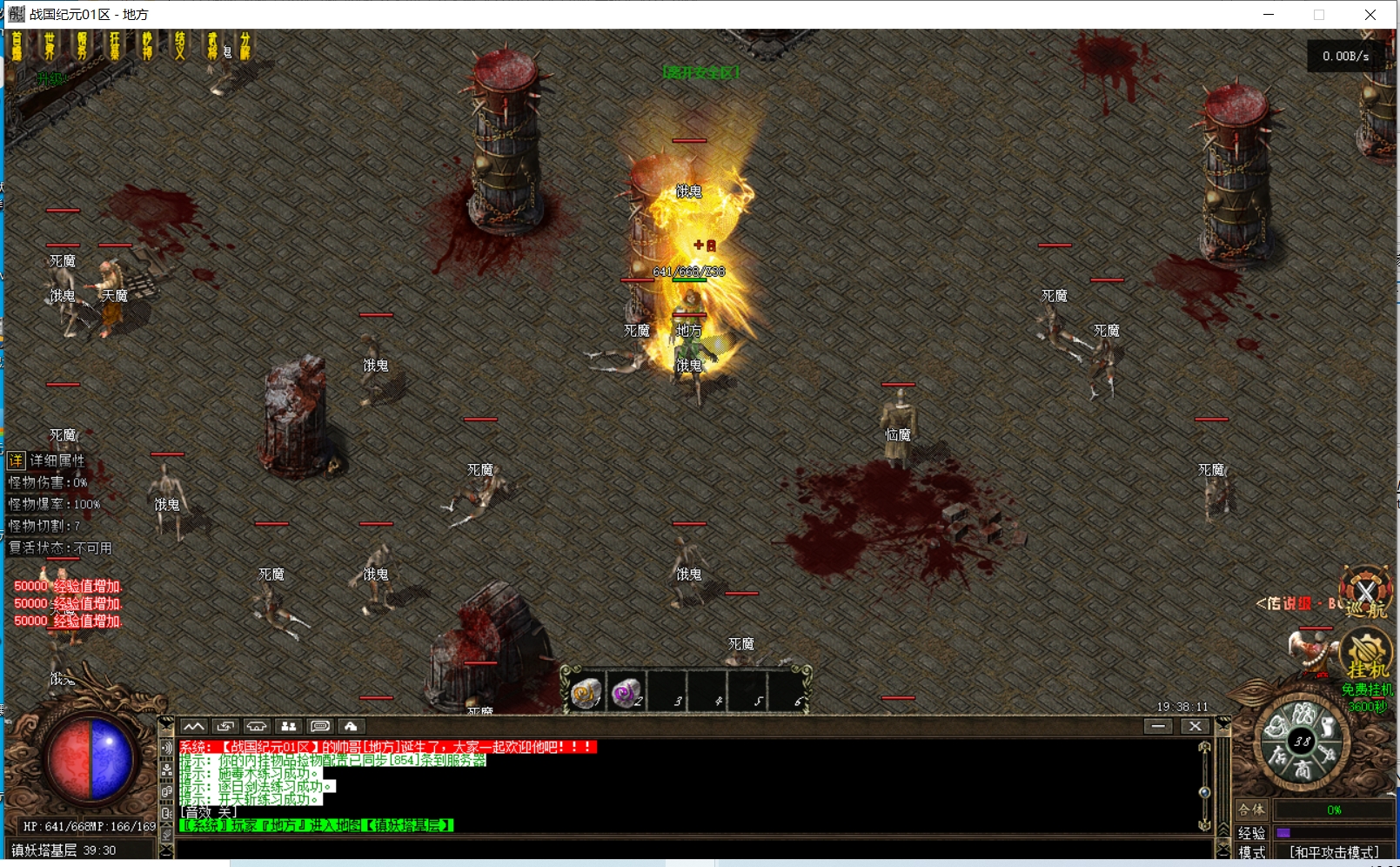The width and height of the screenshot is (1400, 867).
Task: Open the 世界 banner menu
Action: [x=50, y=46]
